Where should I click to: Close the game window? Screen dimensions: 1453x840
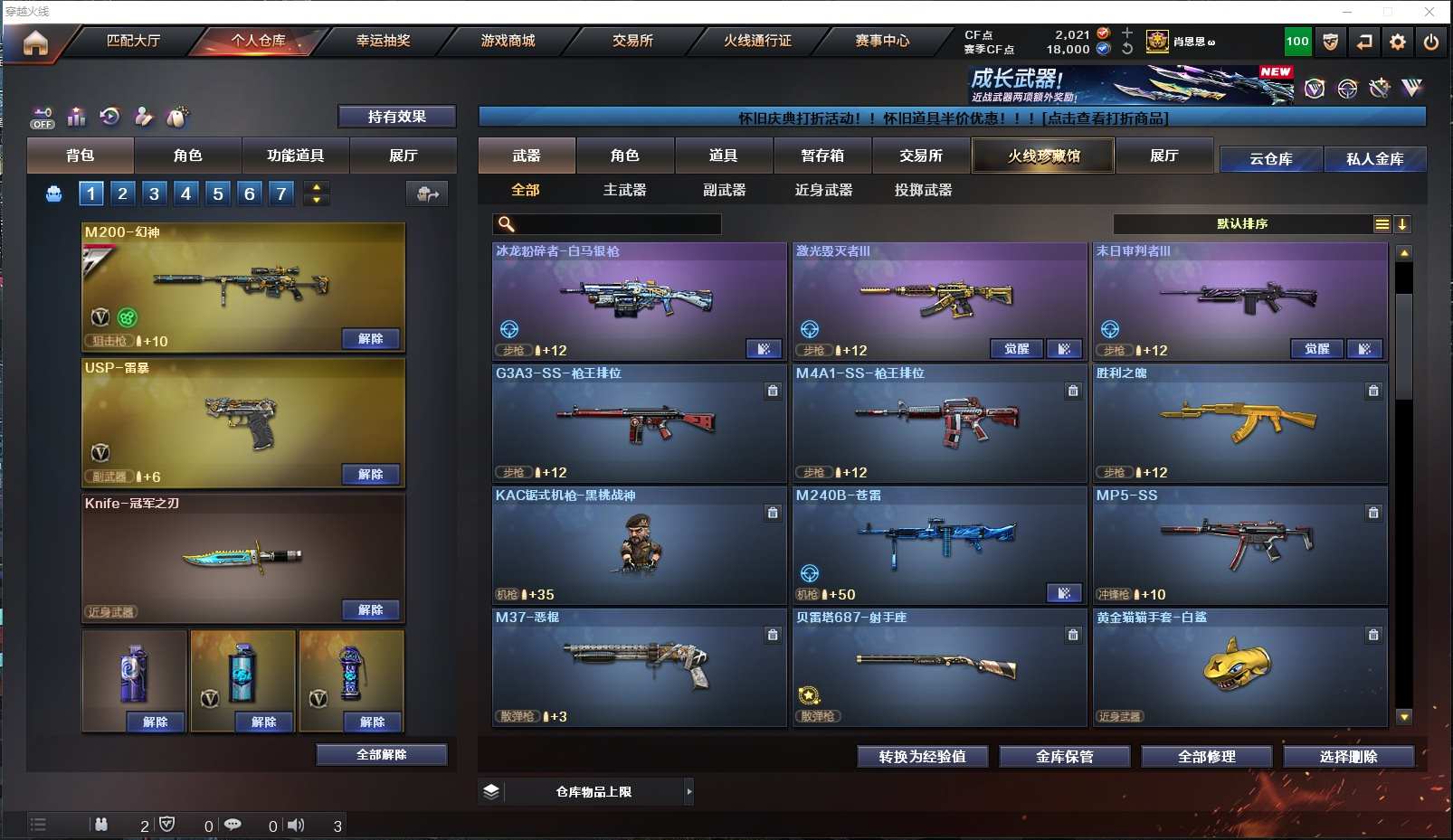point(1429,12)
